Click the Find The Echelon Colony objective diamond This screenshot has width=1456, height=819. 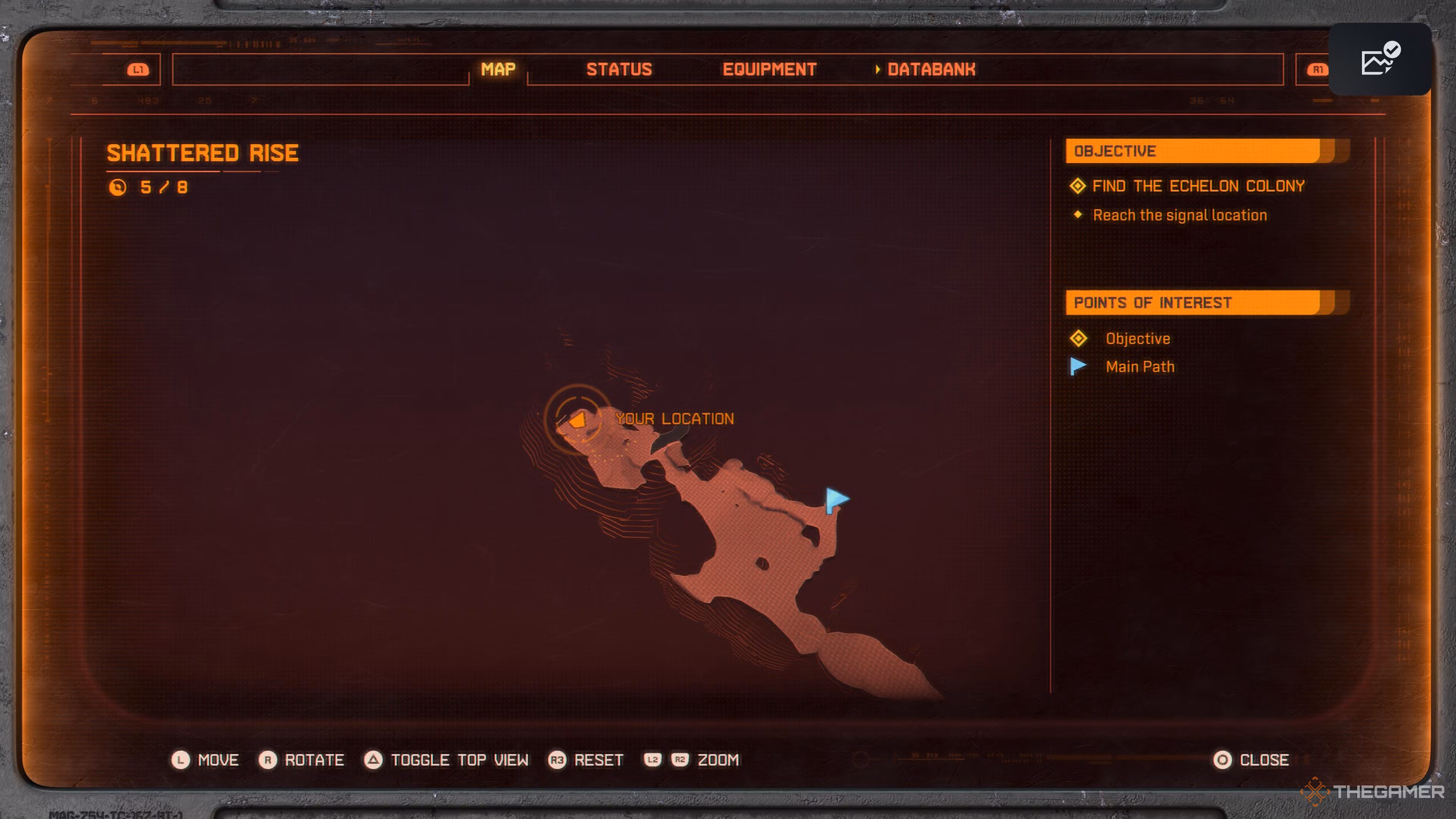pos(1078,185)
